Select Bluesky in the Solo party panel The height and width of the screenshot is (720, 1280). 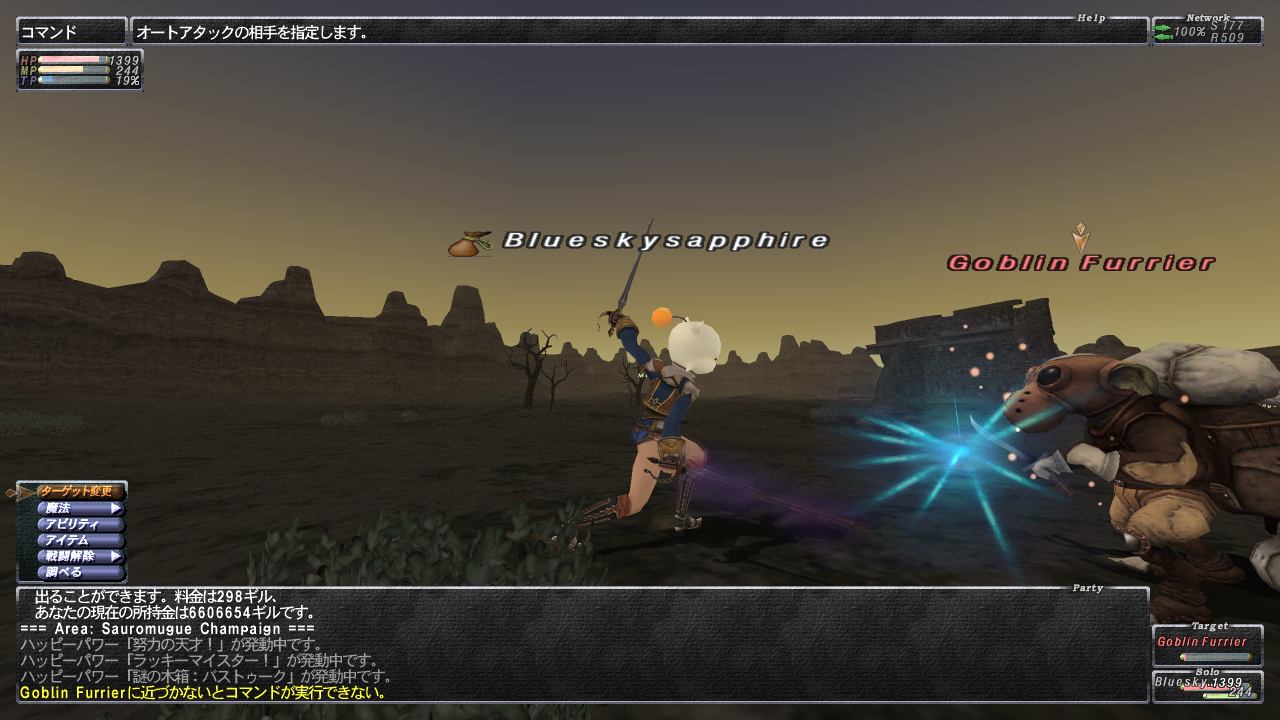(1207, 686)
